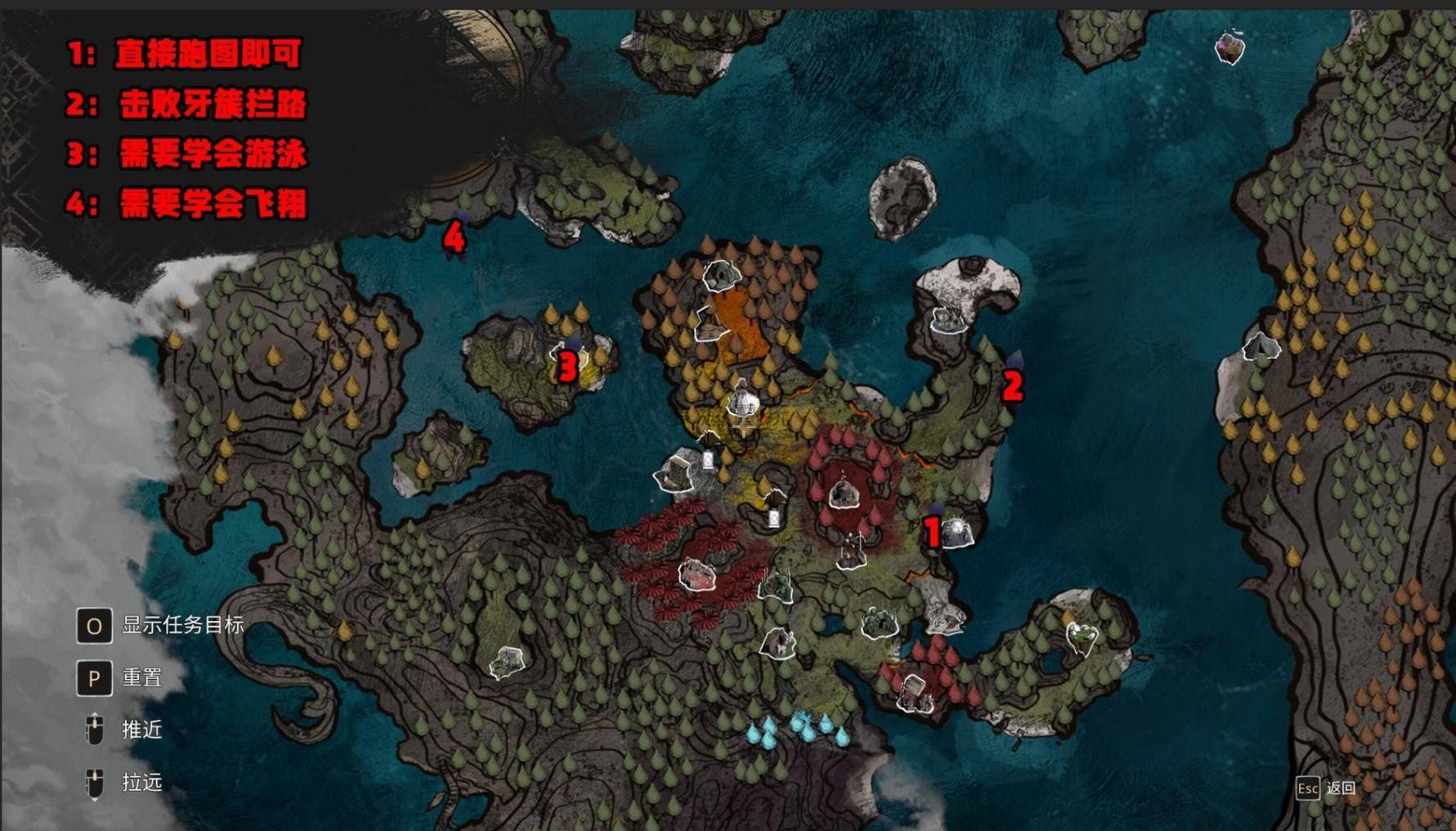Select the location icon inside the red tree ring

point(843,494)
